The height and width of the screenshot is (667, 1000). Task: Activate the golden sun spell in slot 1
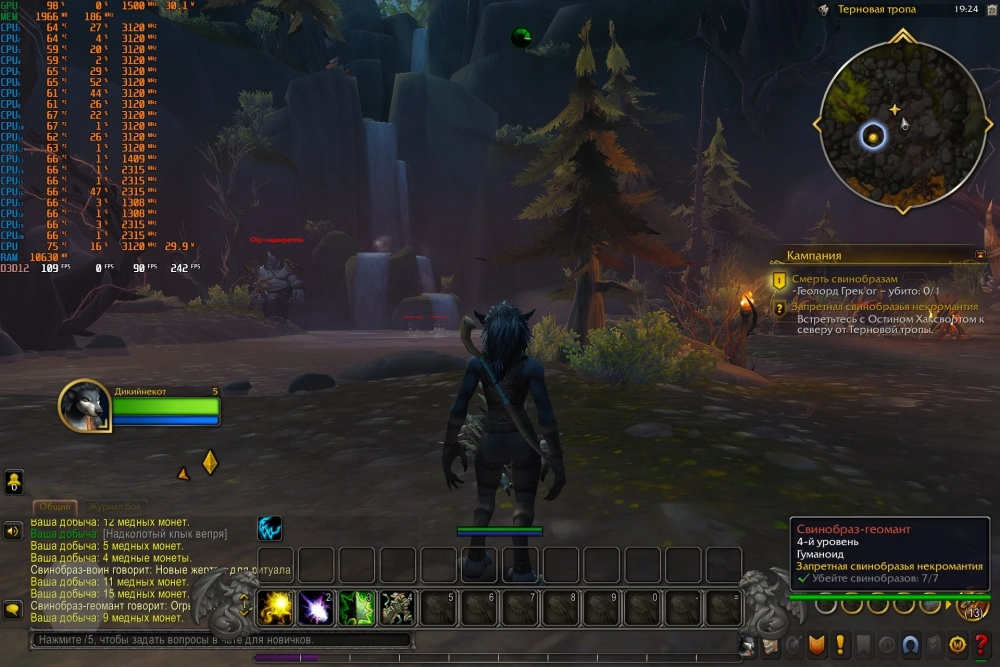275,607
